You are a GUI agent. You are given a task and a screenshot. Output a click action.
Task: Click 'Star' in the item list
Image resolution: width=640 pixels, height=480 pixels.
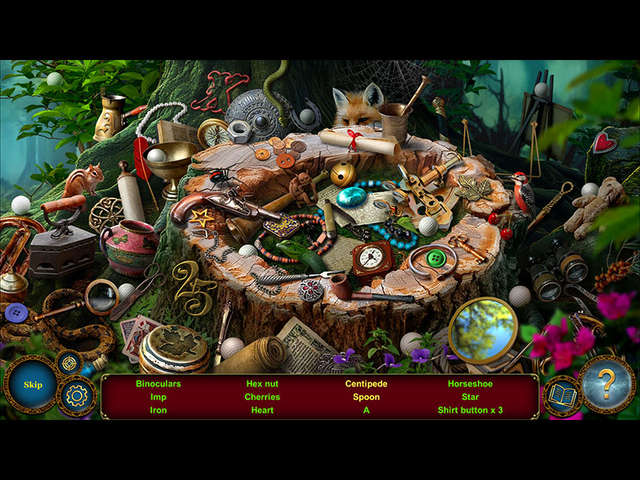click(x=470, y=396)
